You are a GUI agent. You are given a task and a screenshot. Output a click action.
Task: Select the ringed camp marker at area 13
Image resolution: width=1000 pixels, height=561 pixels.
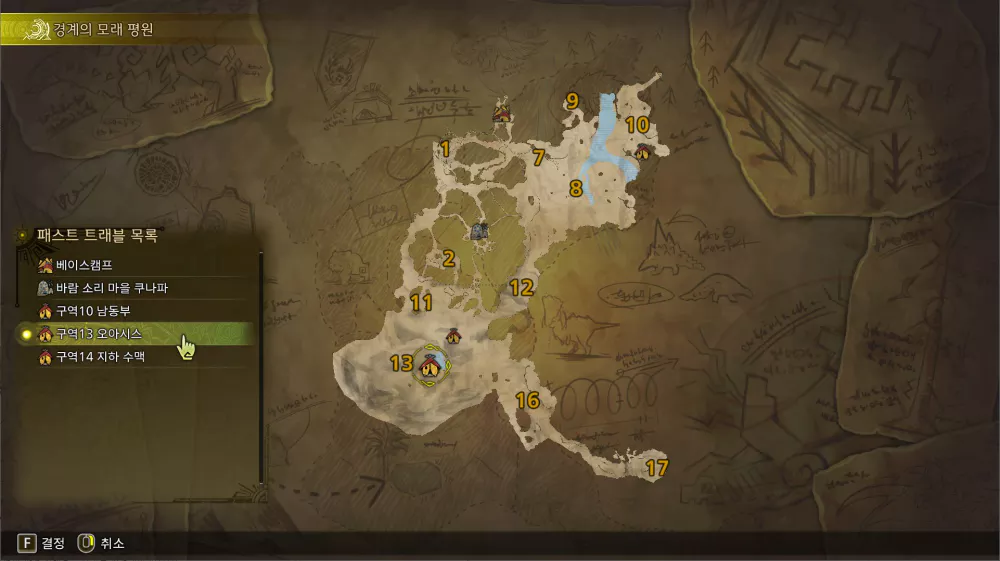point(431,367)
